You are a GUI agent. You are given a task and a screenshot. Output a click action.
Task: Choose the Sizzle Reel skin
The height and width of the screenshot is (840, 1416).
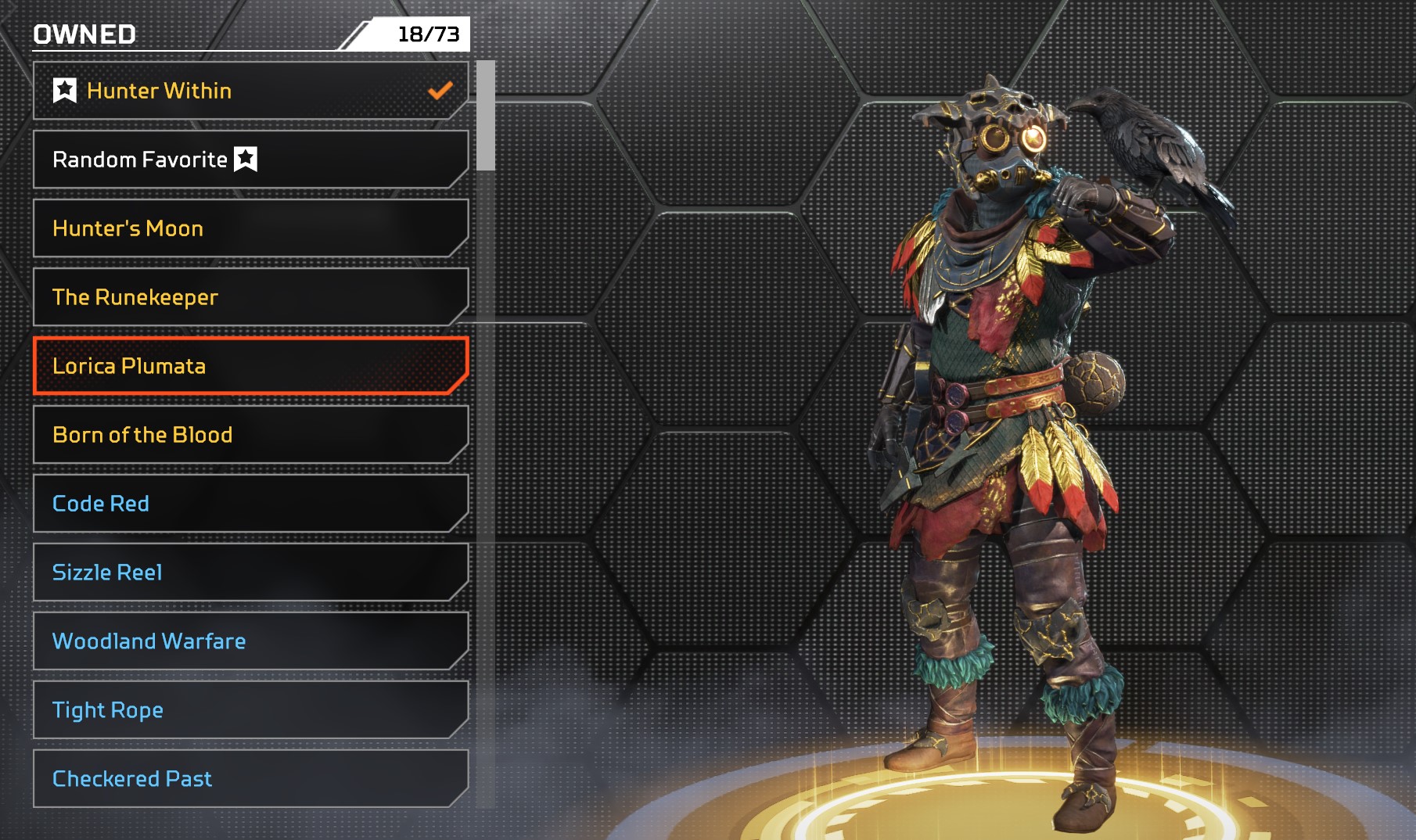coord(250,573)
